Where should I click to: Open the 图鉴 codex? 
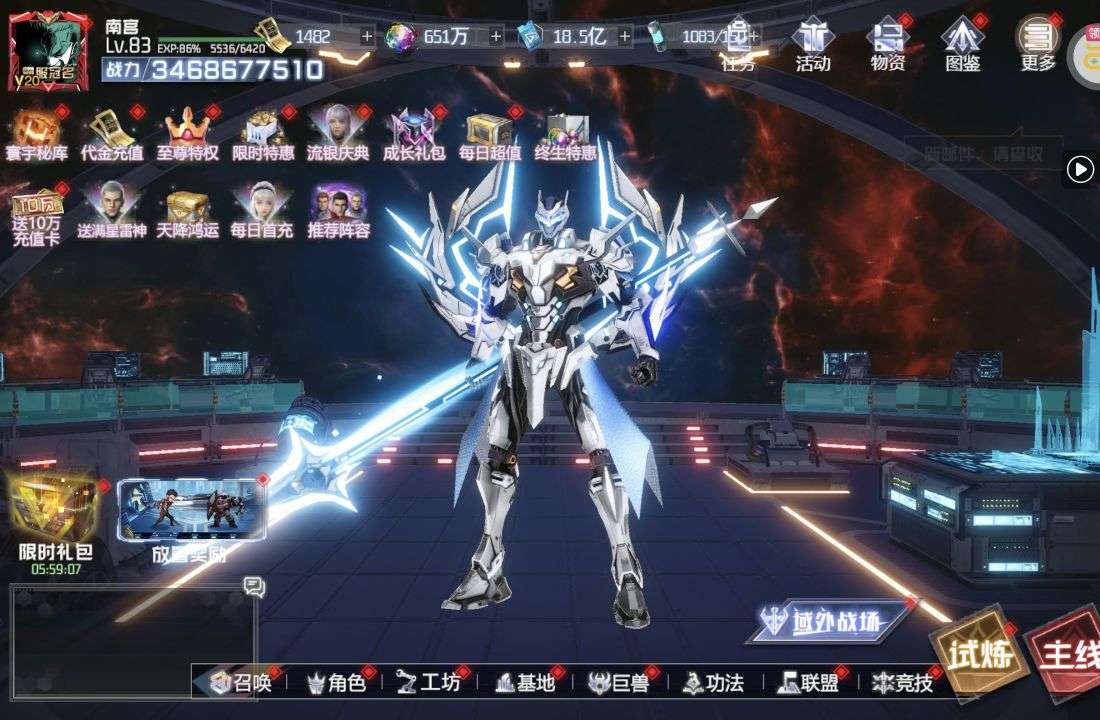(x=963, y=44)
